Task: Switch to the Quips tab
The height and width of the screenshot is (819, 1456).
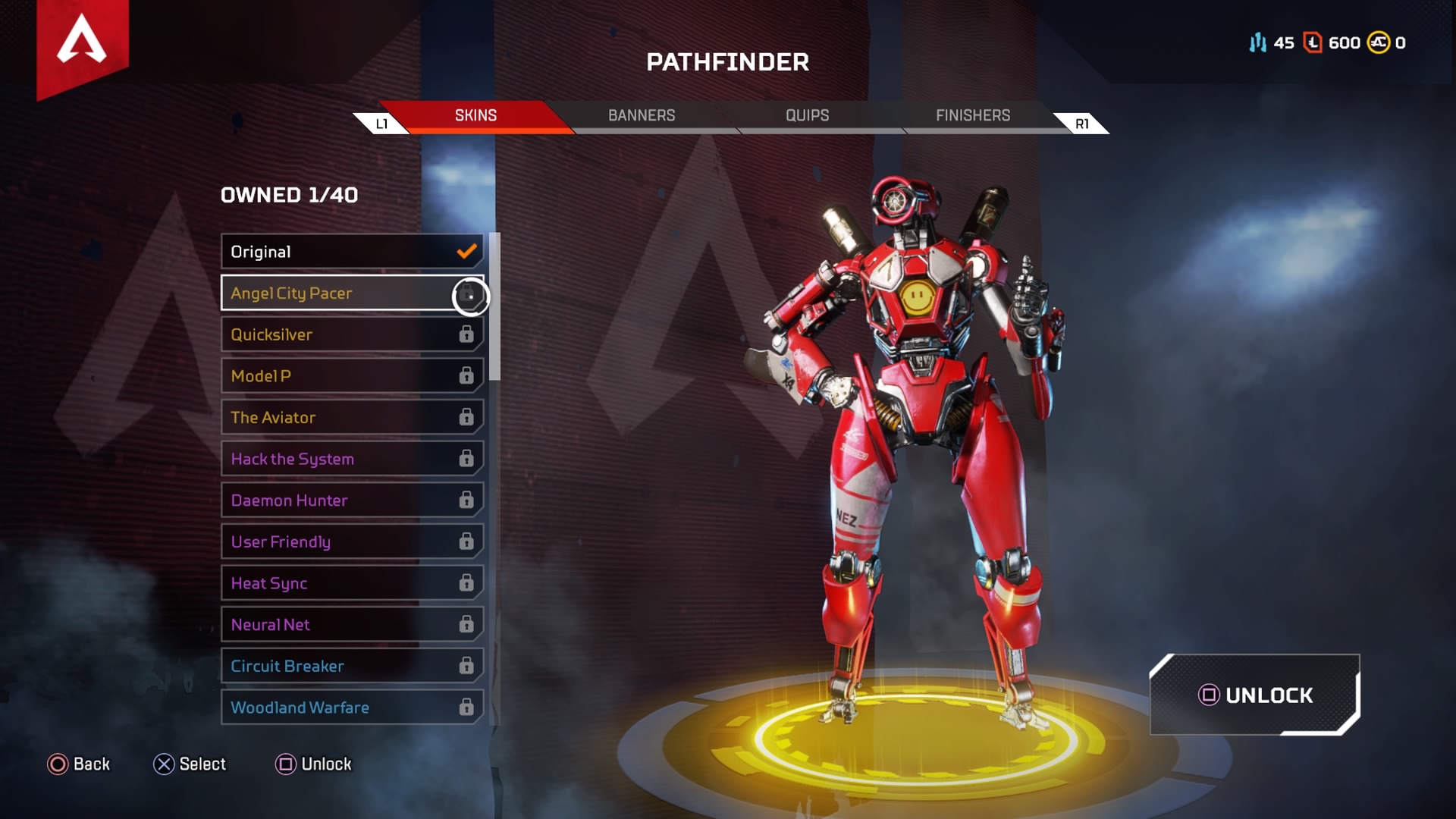Action: tap(807, 115)
